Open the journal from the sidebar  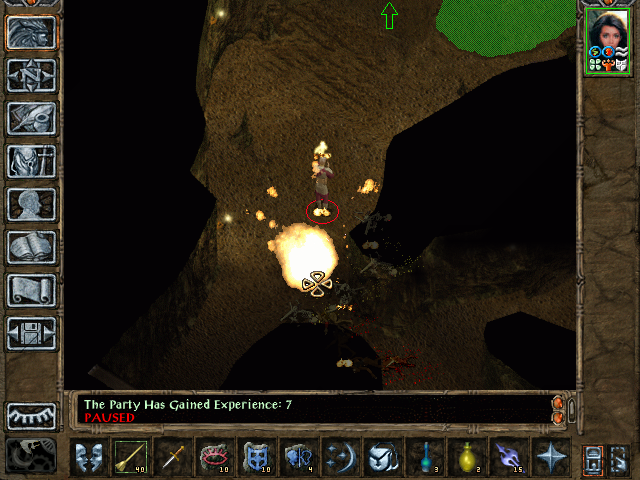tap(31, 118)
